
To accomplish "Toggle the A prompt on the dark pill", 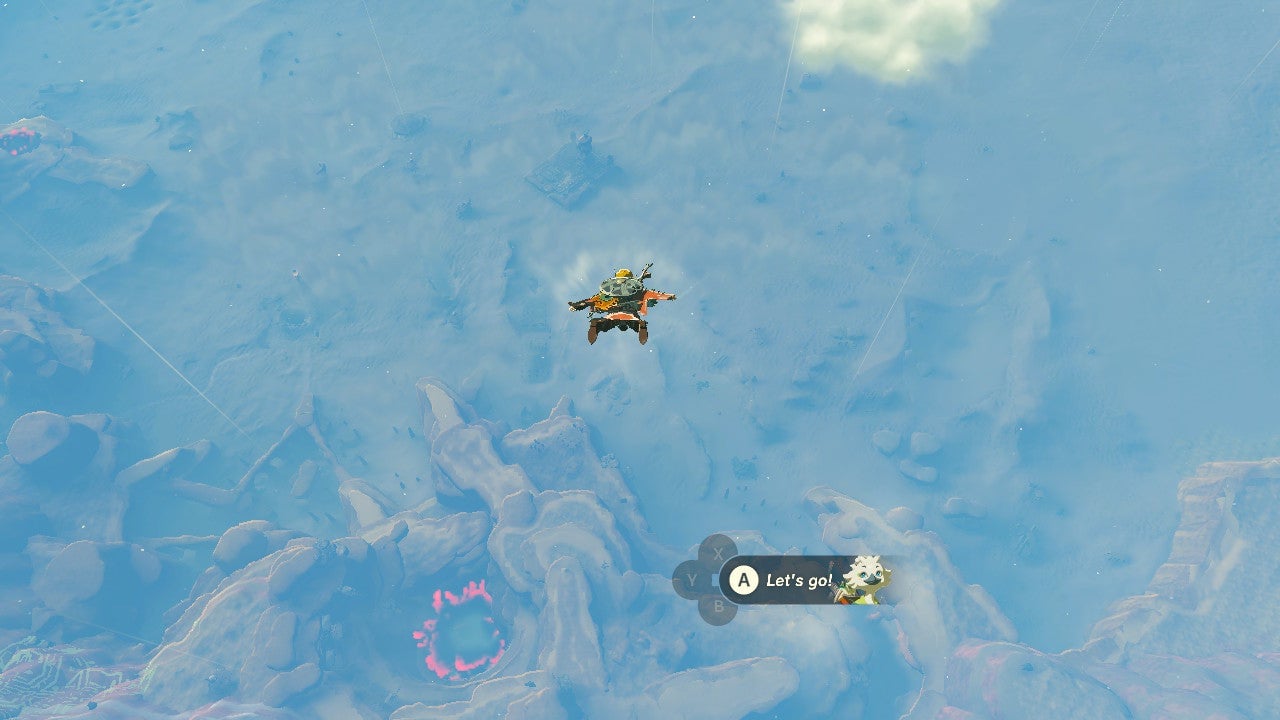I will click(745, 581).
